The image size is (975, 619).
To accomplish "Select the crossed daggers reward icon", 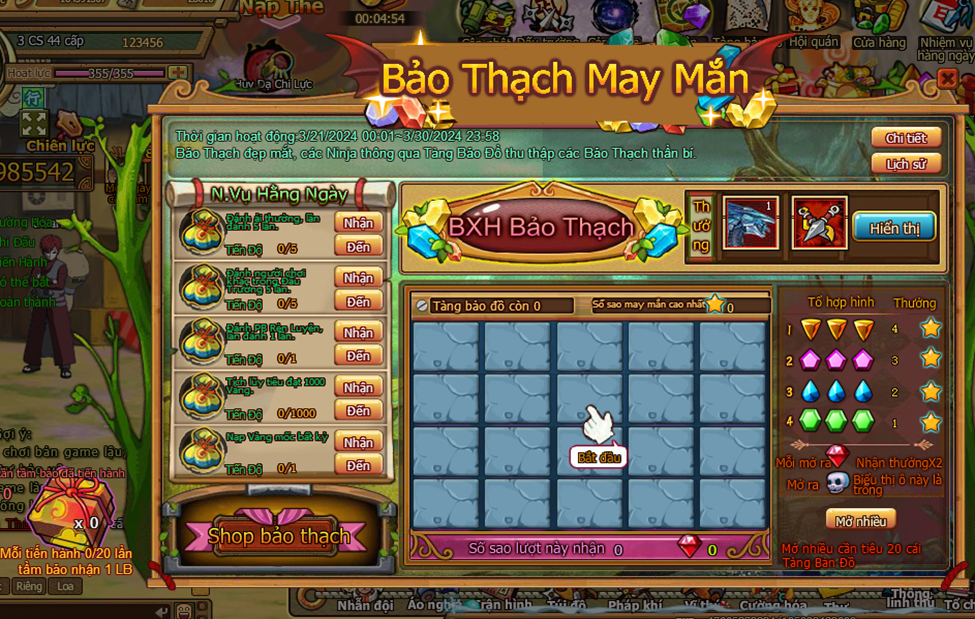I will click(819, 223).
